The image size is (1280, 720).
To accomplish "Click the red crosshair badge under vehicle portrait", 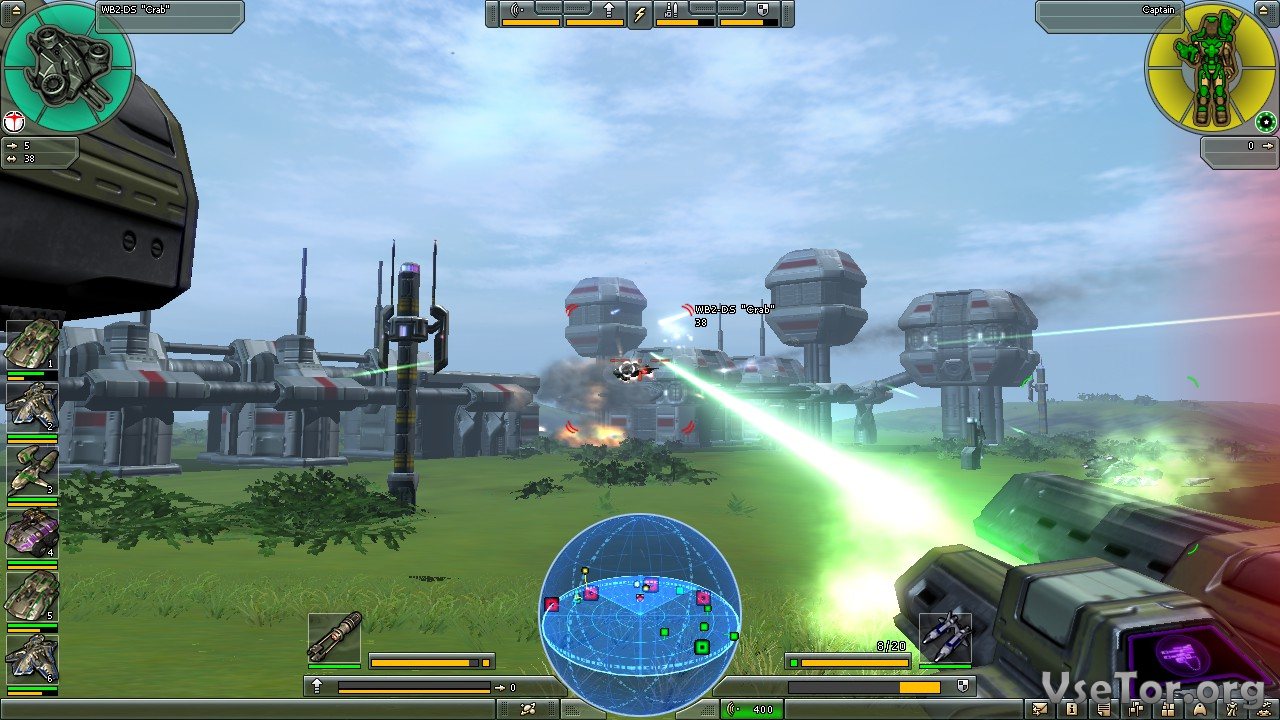I will (x=14, y=122).
